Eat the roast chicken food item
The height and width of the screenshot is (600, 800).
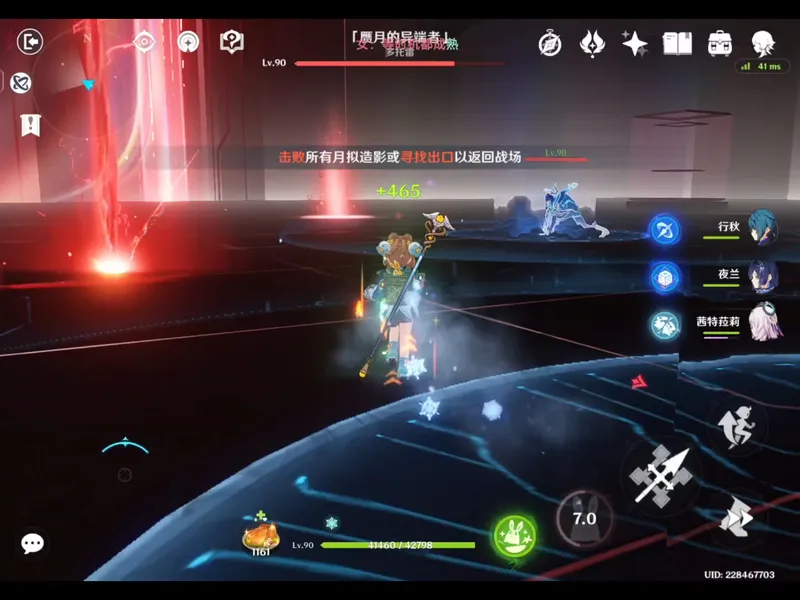click(x=261, y=537)
